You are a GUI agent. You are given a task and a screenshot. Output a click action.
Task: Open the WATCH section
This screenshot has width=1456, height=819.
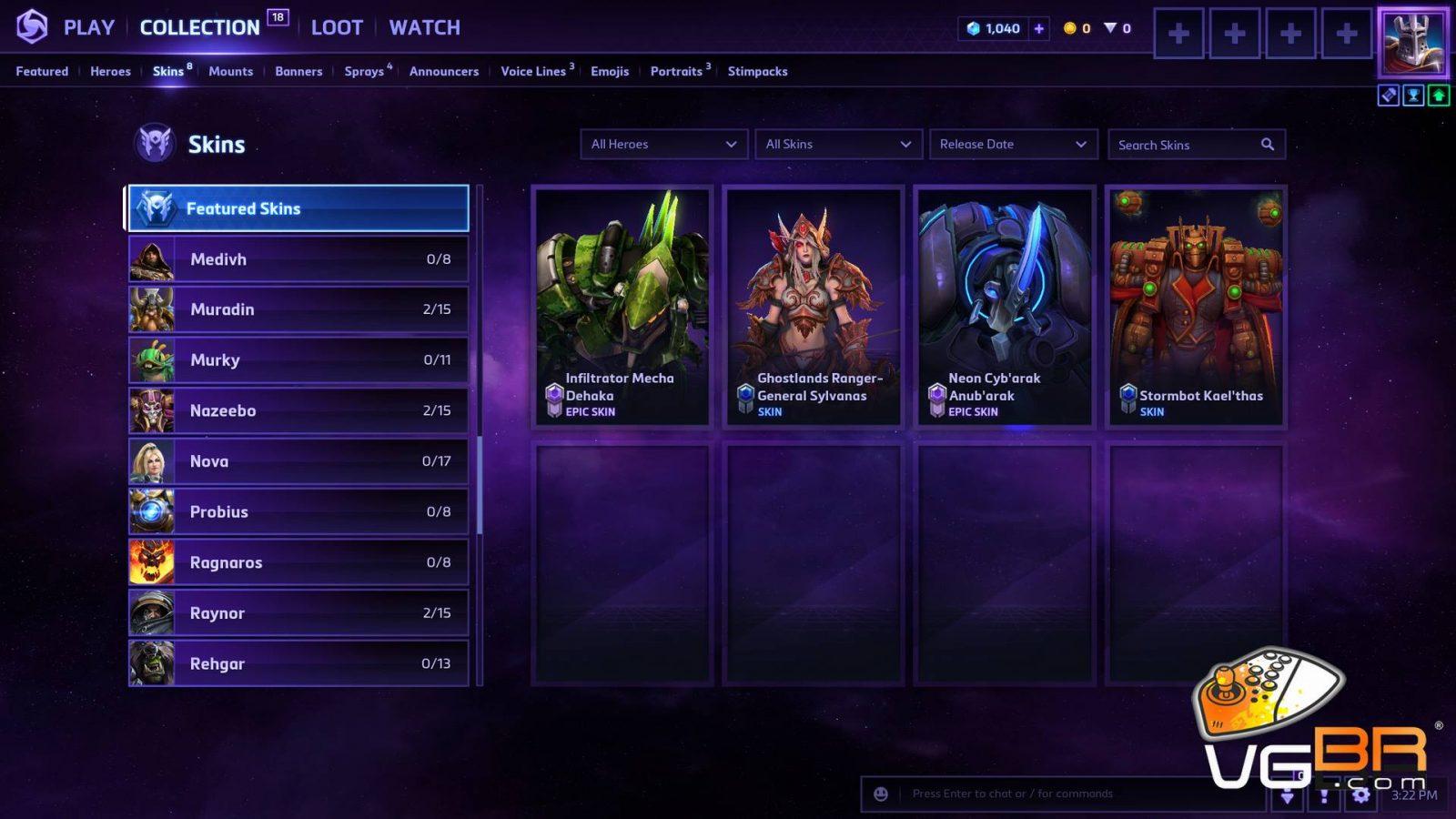pyautogui.click(x=424, y=27)
